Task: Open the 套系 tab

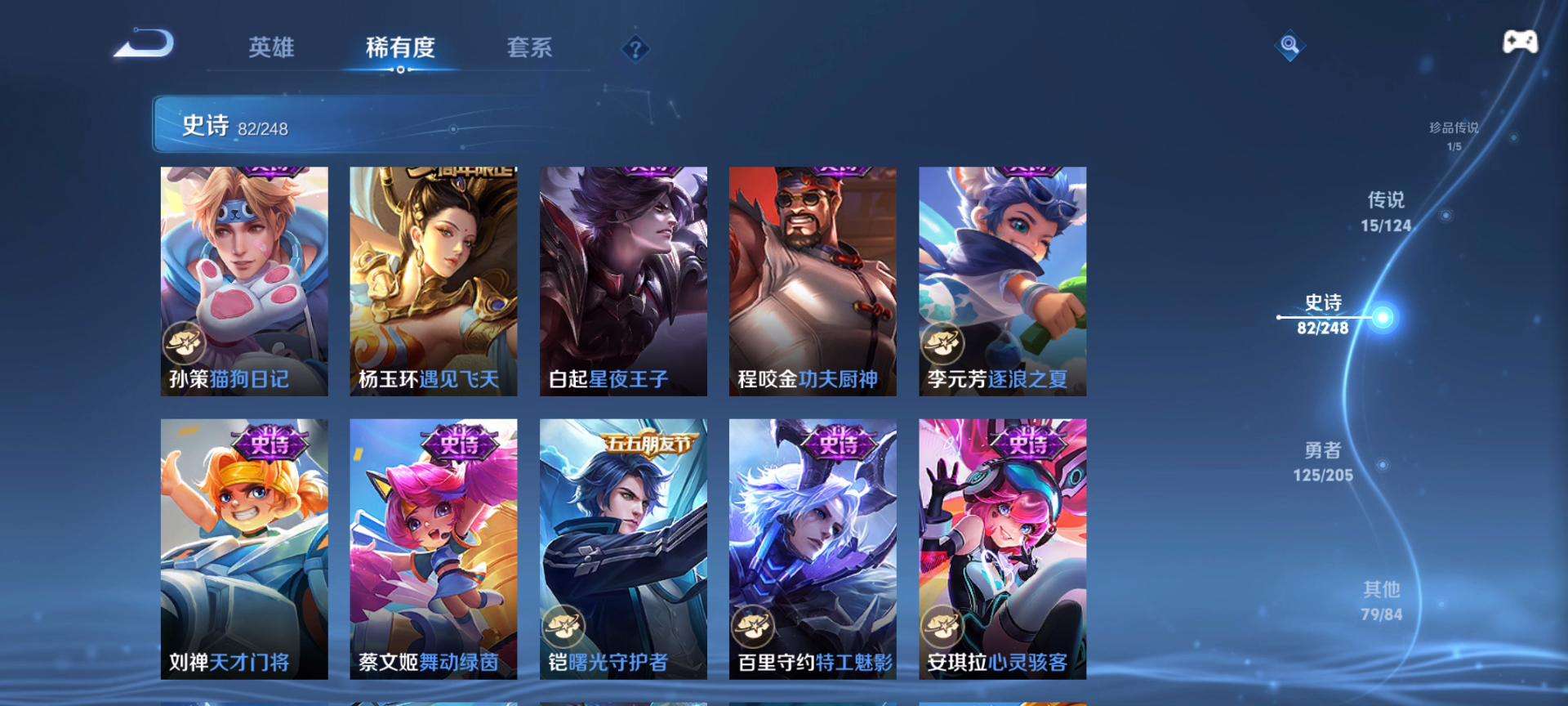Action: [529, 47]
